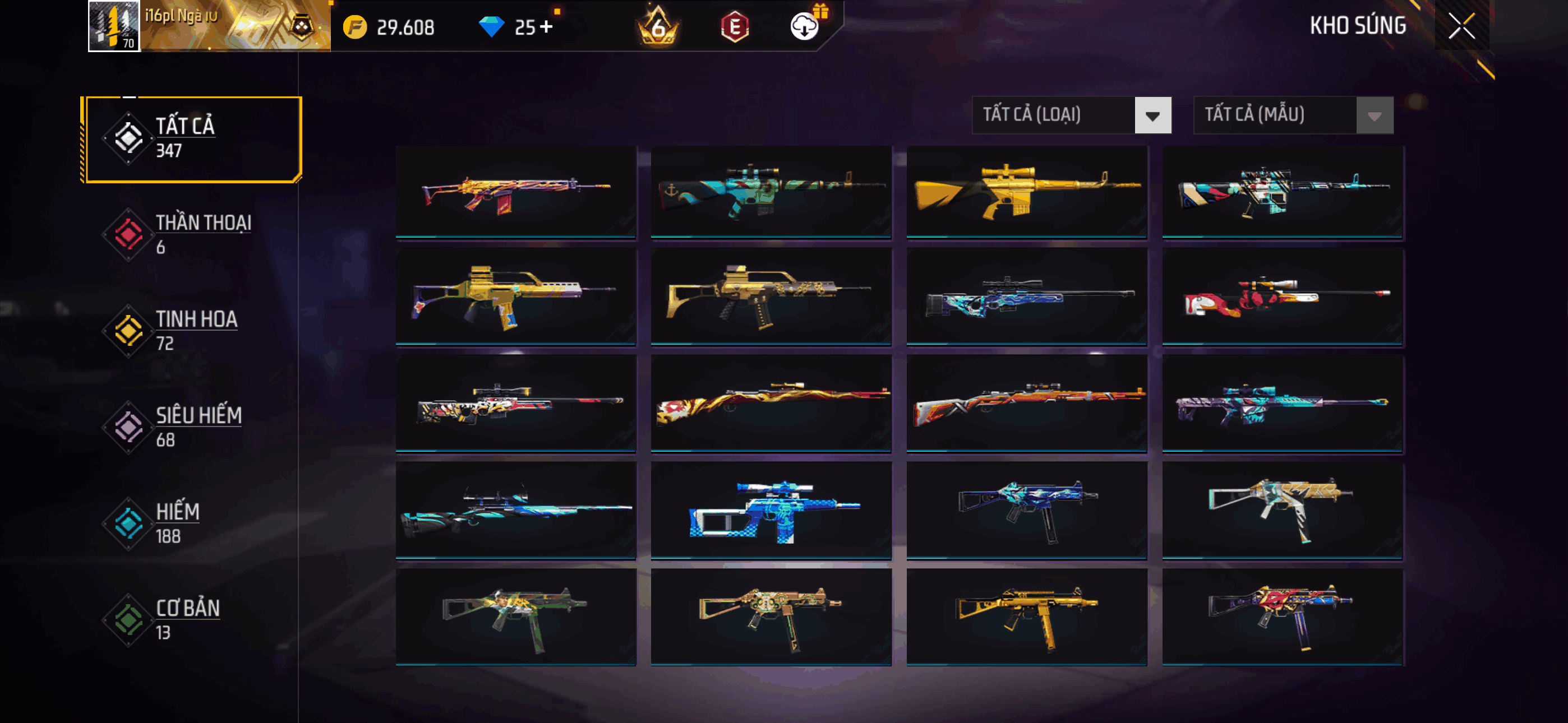Tap the red E badge icon

point(735,27)
